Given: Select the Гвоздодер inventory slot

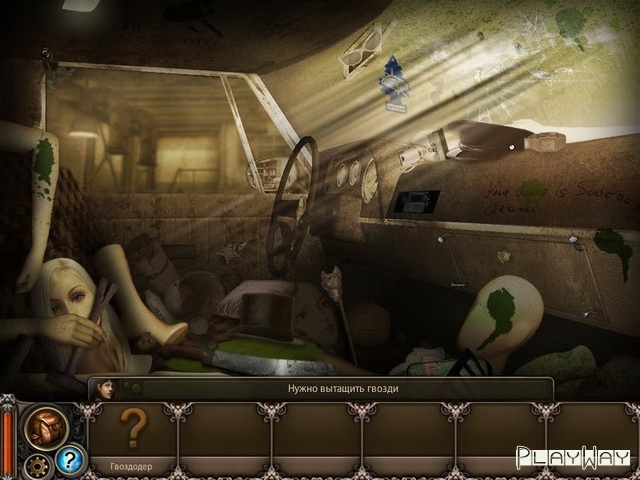Looking at the screenshot, I should tap(134, 437).
